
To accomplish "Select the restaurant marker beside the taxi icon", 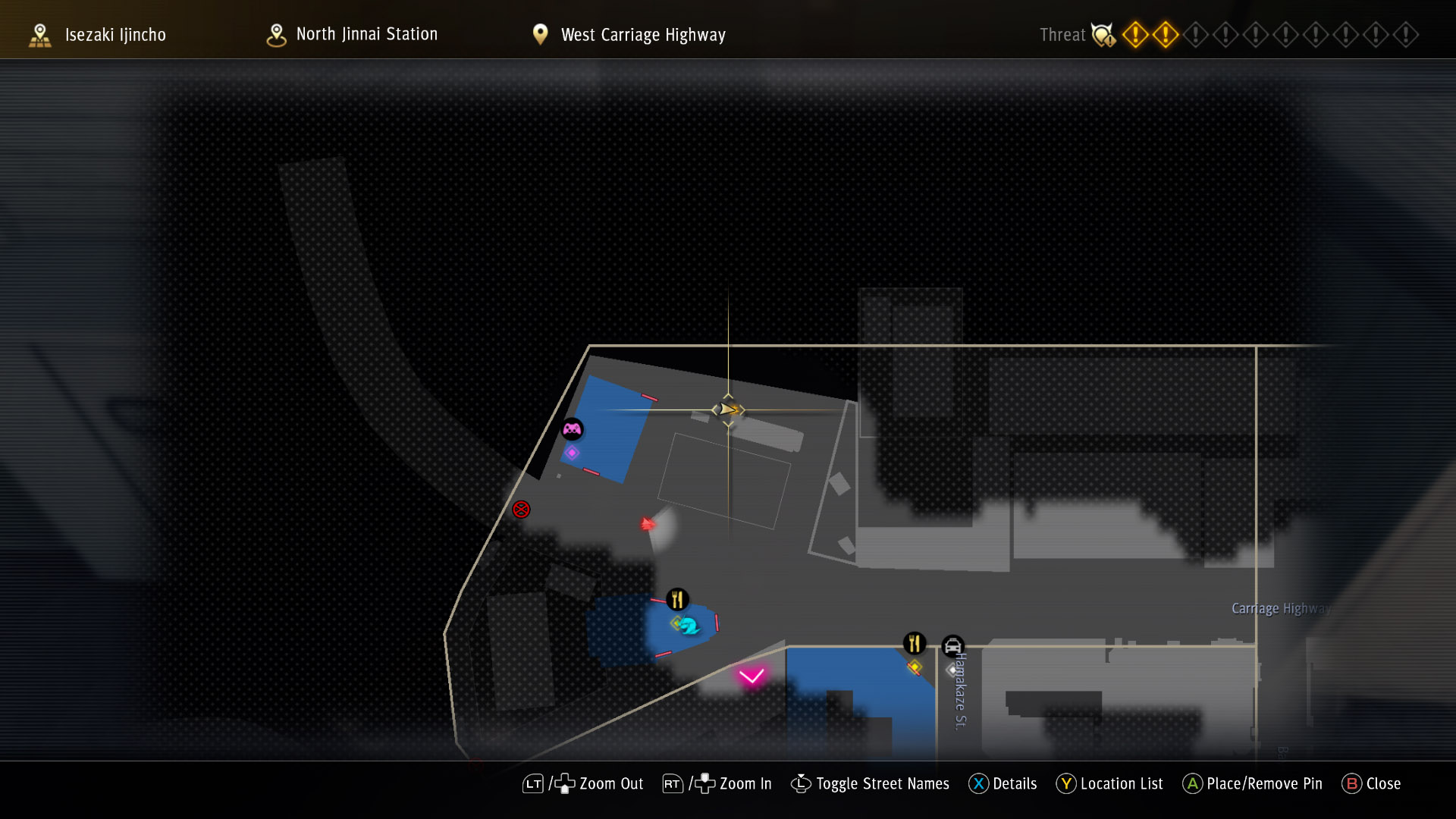I will [x=915, y=644].
